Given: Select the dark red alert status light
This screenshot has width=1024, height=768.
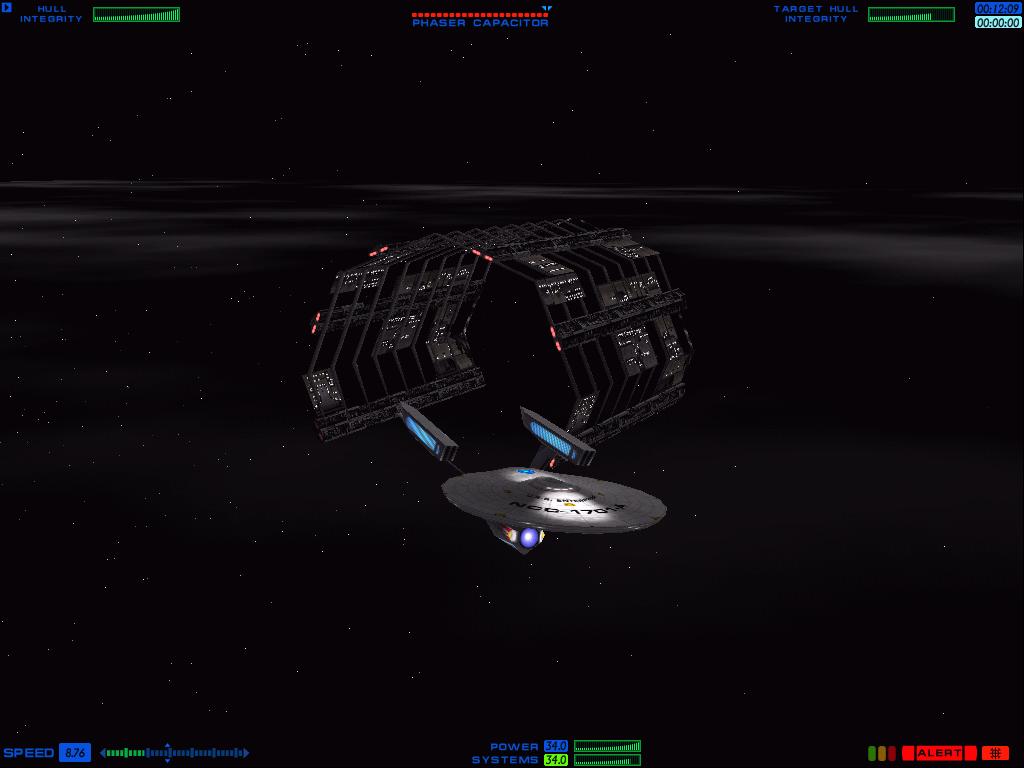Looking at the screenshot, I should coord(892,753).
